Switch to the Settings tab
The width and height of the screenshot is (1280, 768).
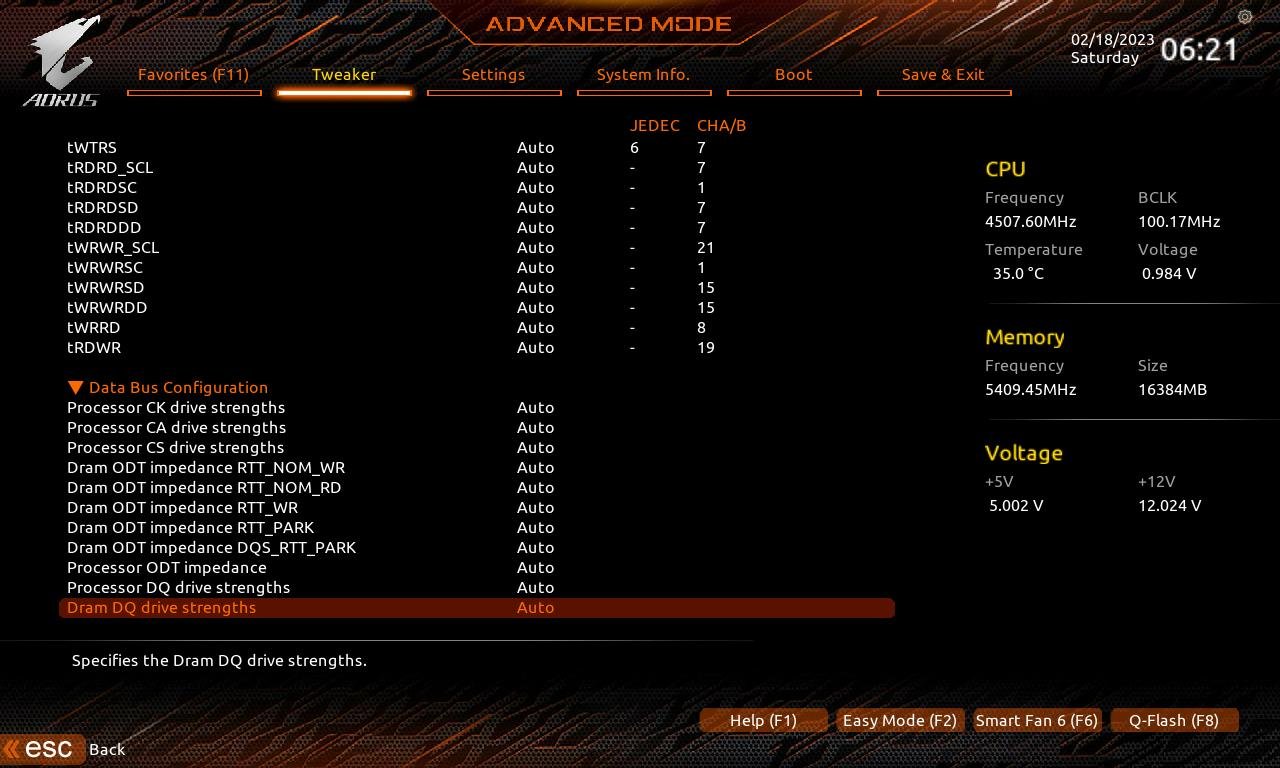494,74
